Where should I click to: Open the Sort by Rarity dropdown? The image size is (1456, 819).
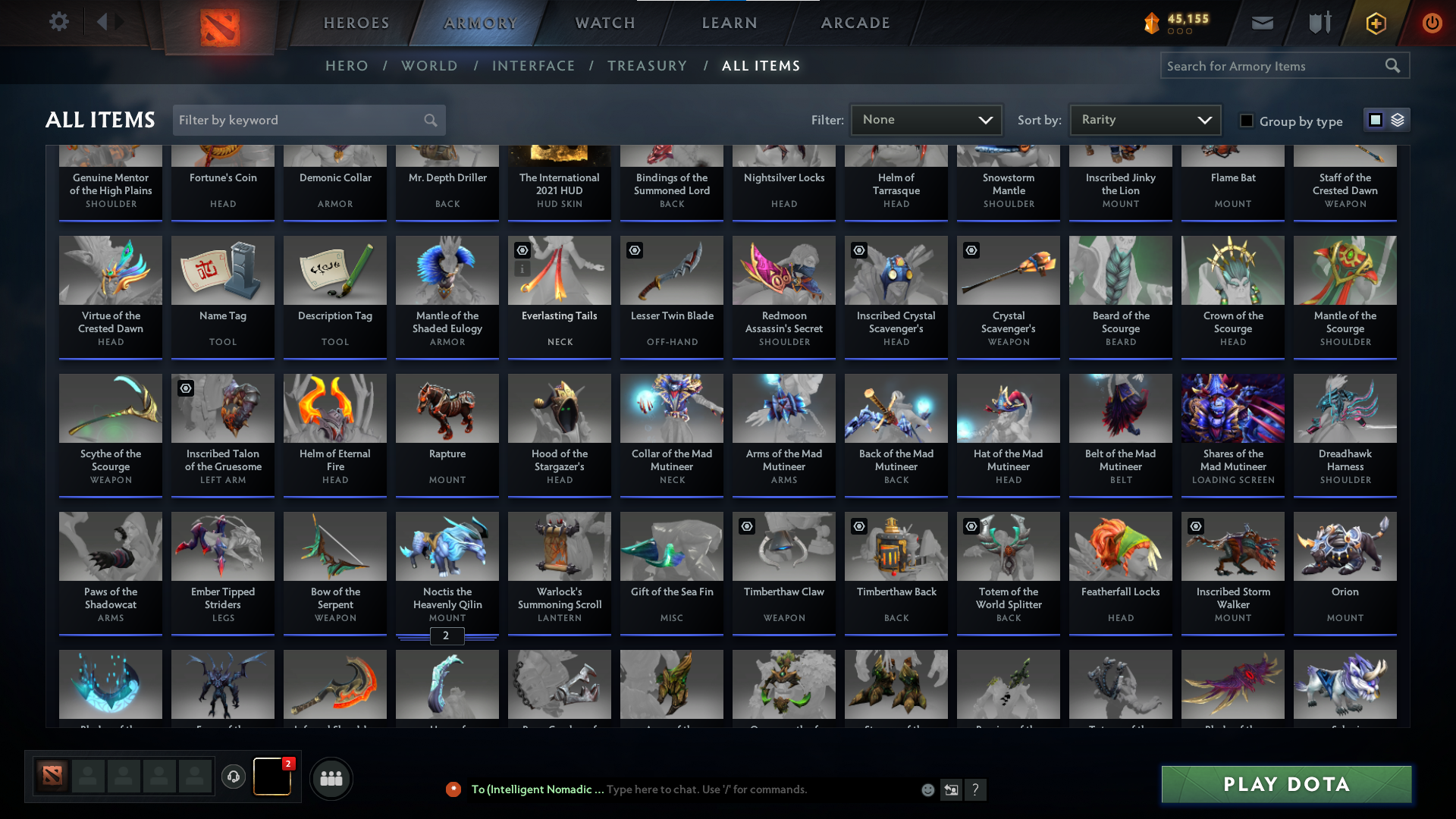pyautogui.click(x=1144, y=119)
